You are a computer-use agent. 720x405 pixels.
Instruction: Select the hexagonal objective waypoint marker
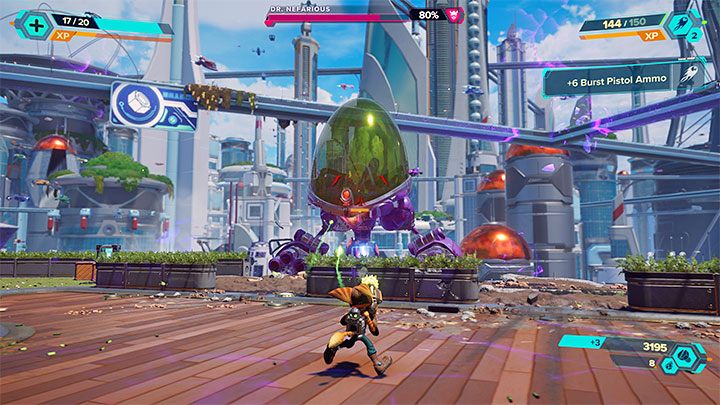pyautogui.click(x=139, y=105)
